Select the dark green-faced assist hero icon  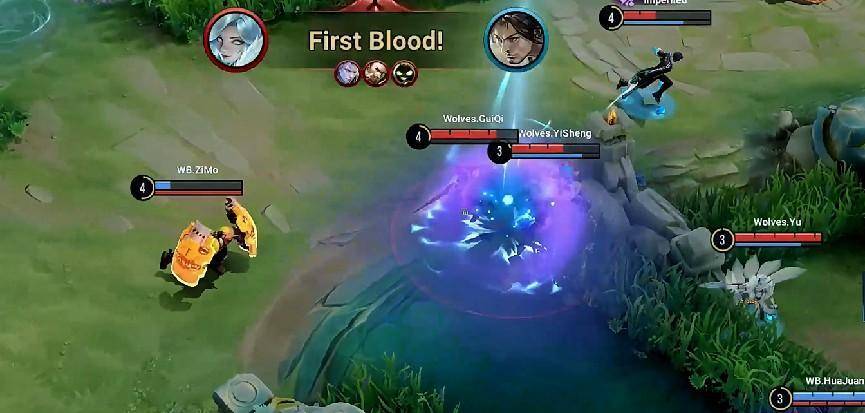(404, 73)
